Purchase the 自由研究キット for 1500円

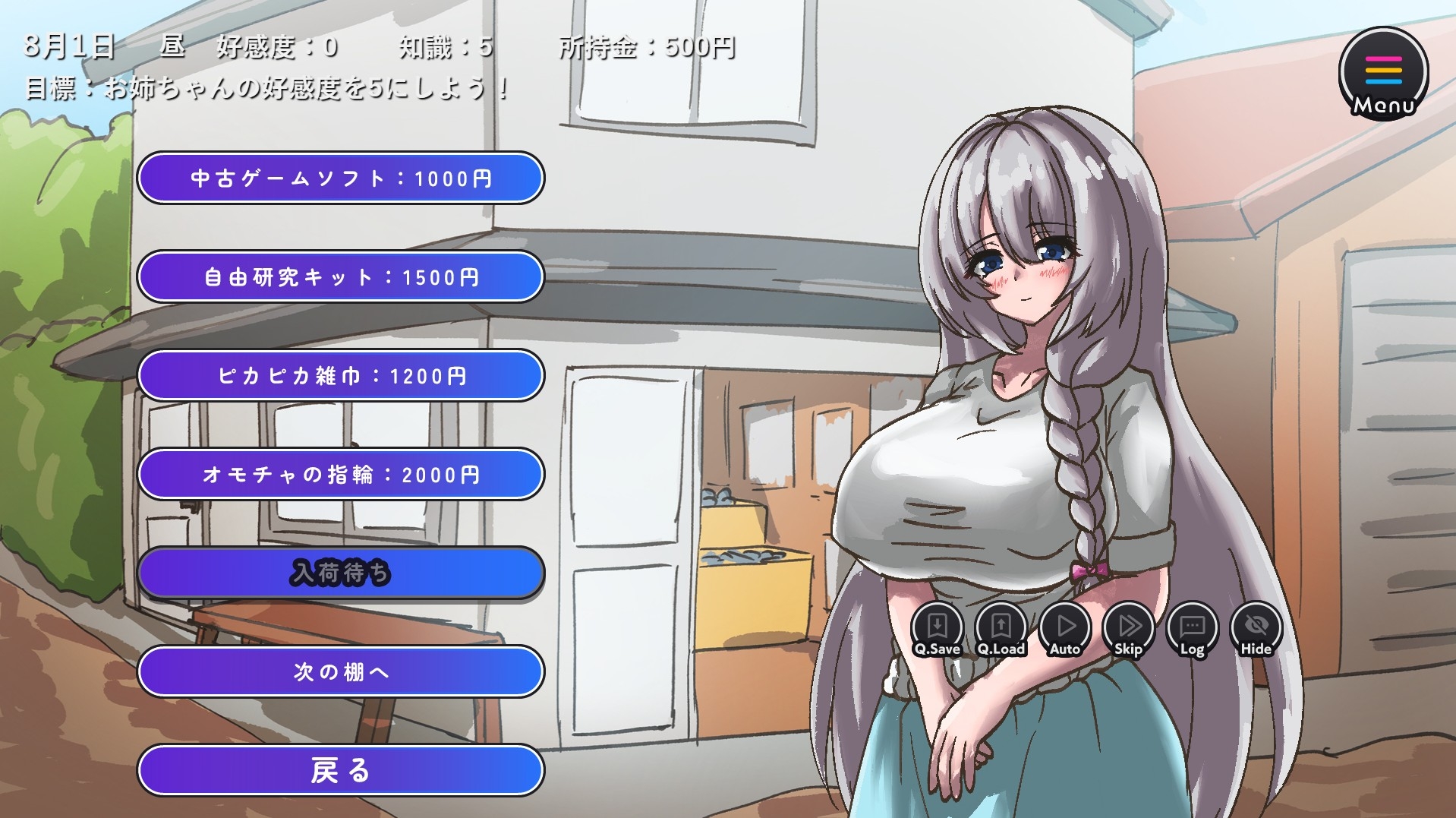(339, 277)
